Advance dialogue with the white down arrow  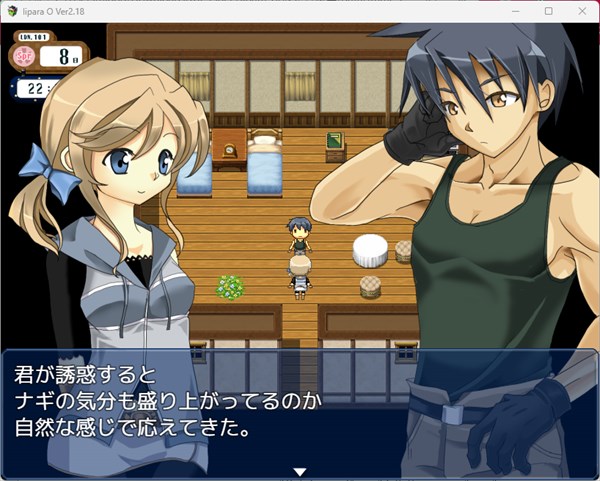point(298,472)
